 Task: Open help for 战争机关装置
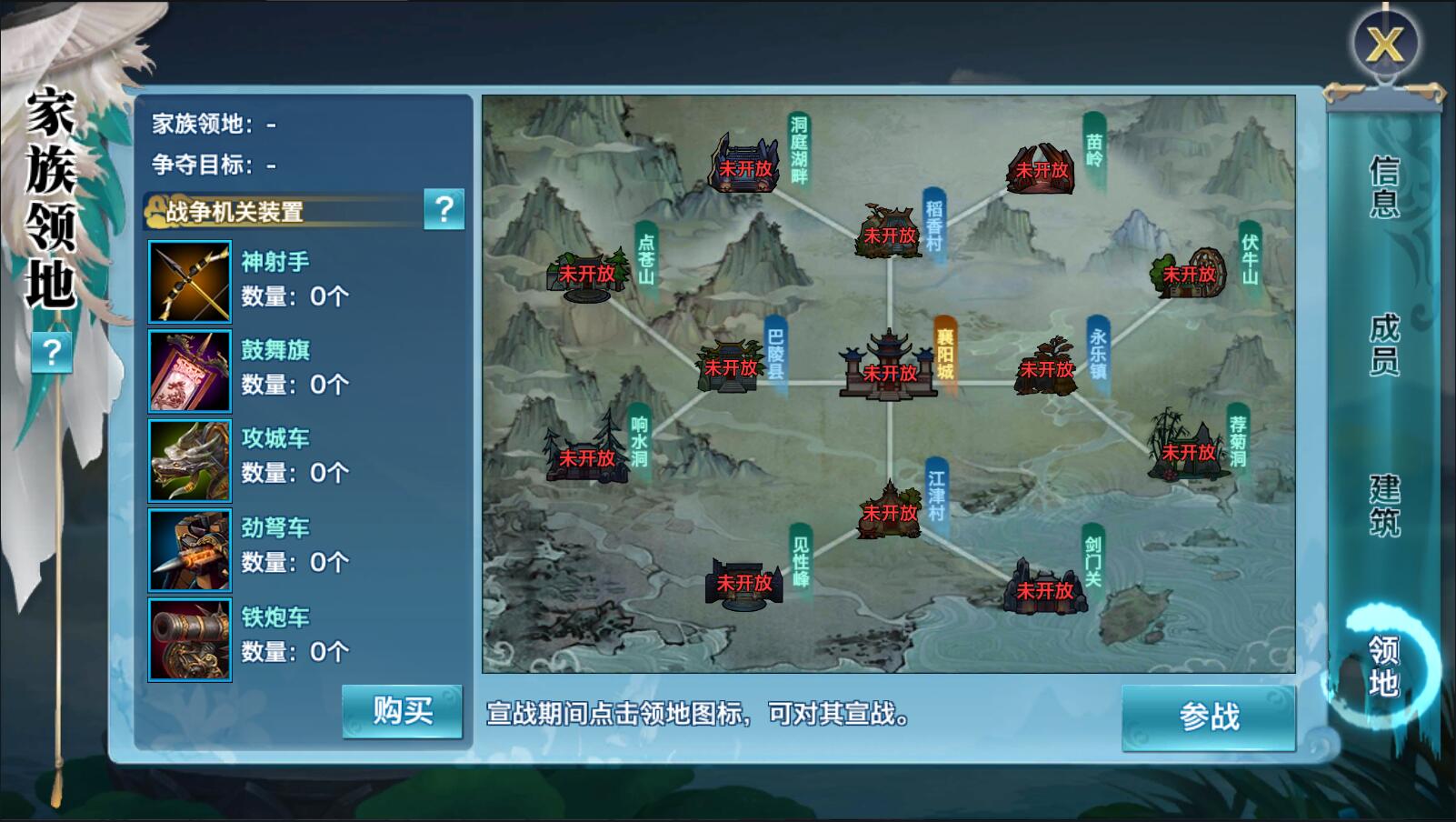pos(444,210)
